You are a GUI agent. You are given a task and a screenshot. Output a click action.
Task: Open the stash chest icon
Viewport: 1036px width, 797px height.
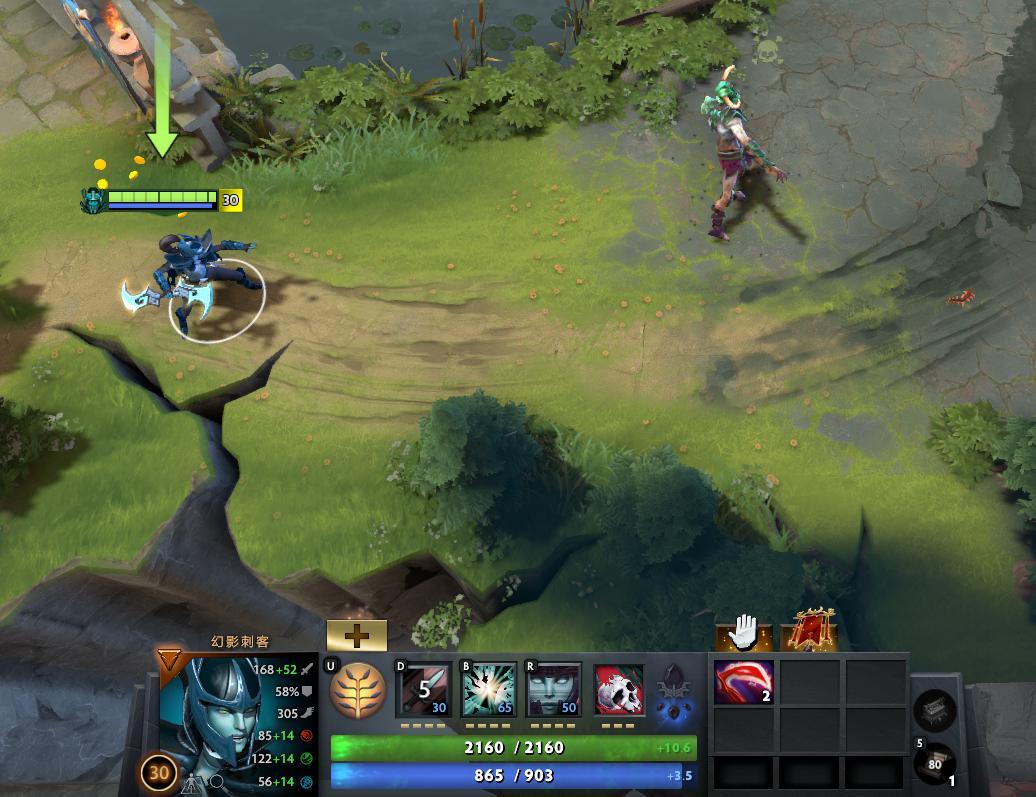click(x=934, y=711)
